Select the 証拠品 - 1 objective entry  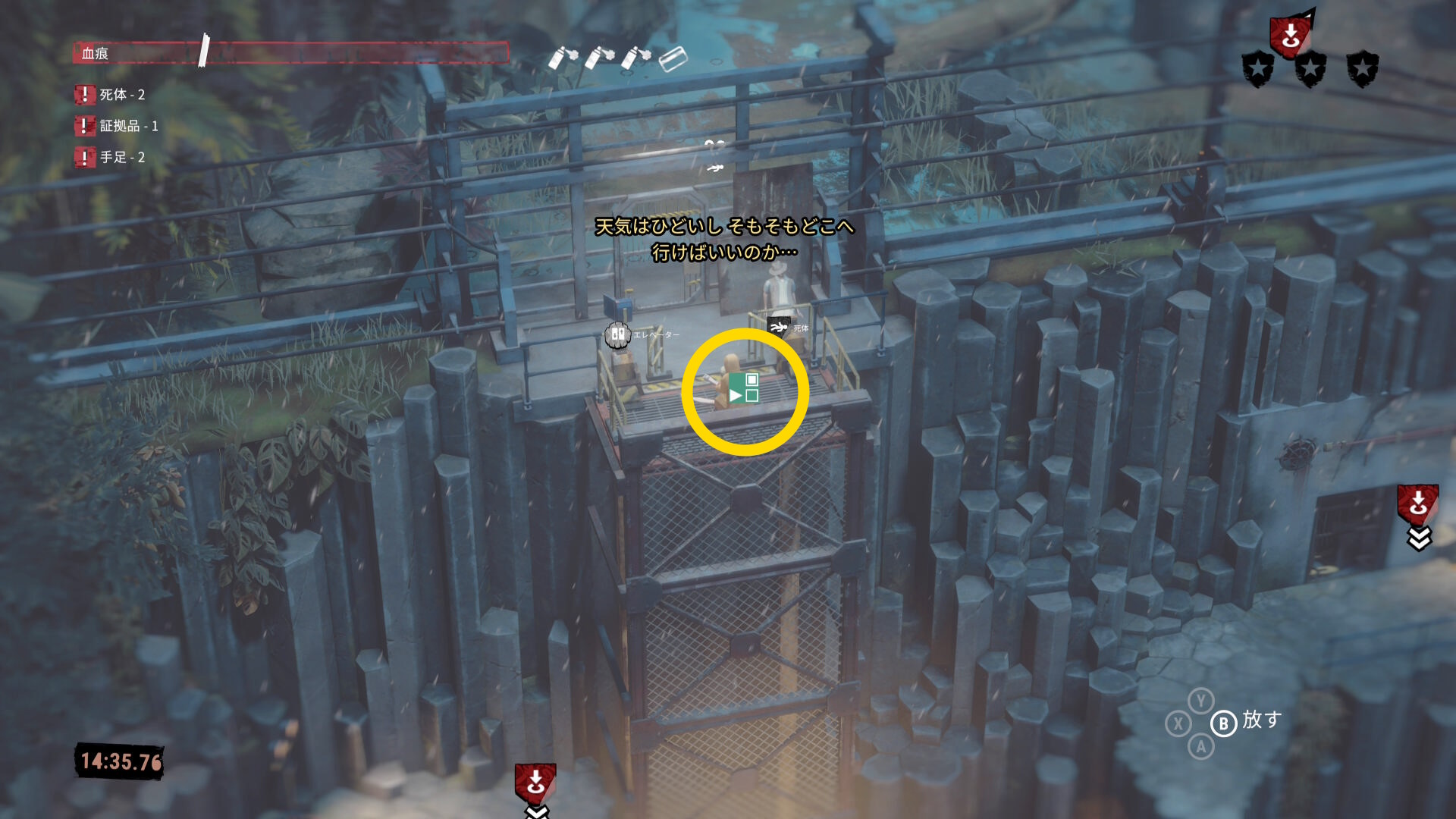pyautogui.click(x=118, y=126)
